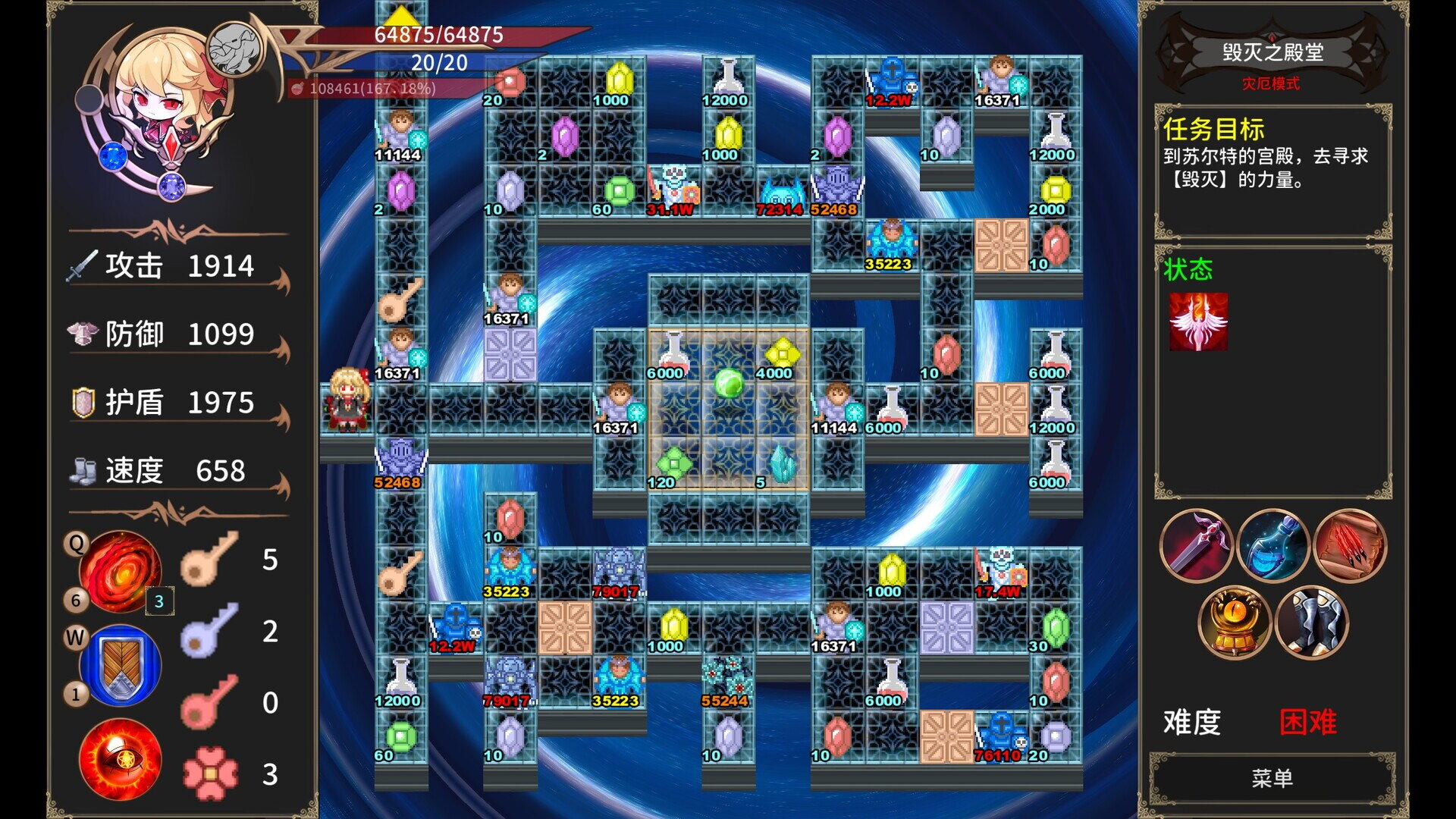Select the red claw scroll icon
This screenshot has height=819, width=1456.
[1350, 545]
